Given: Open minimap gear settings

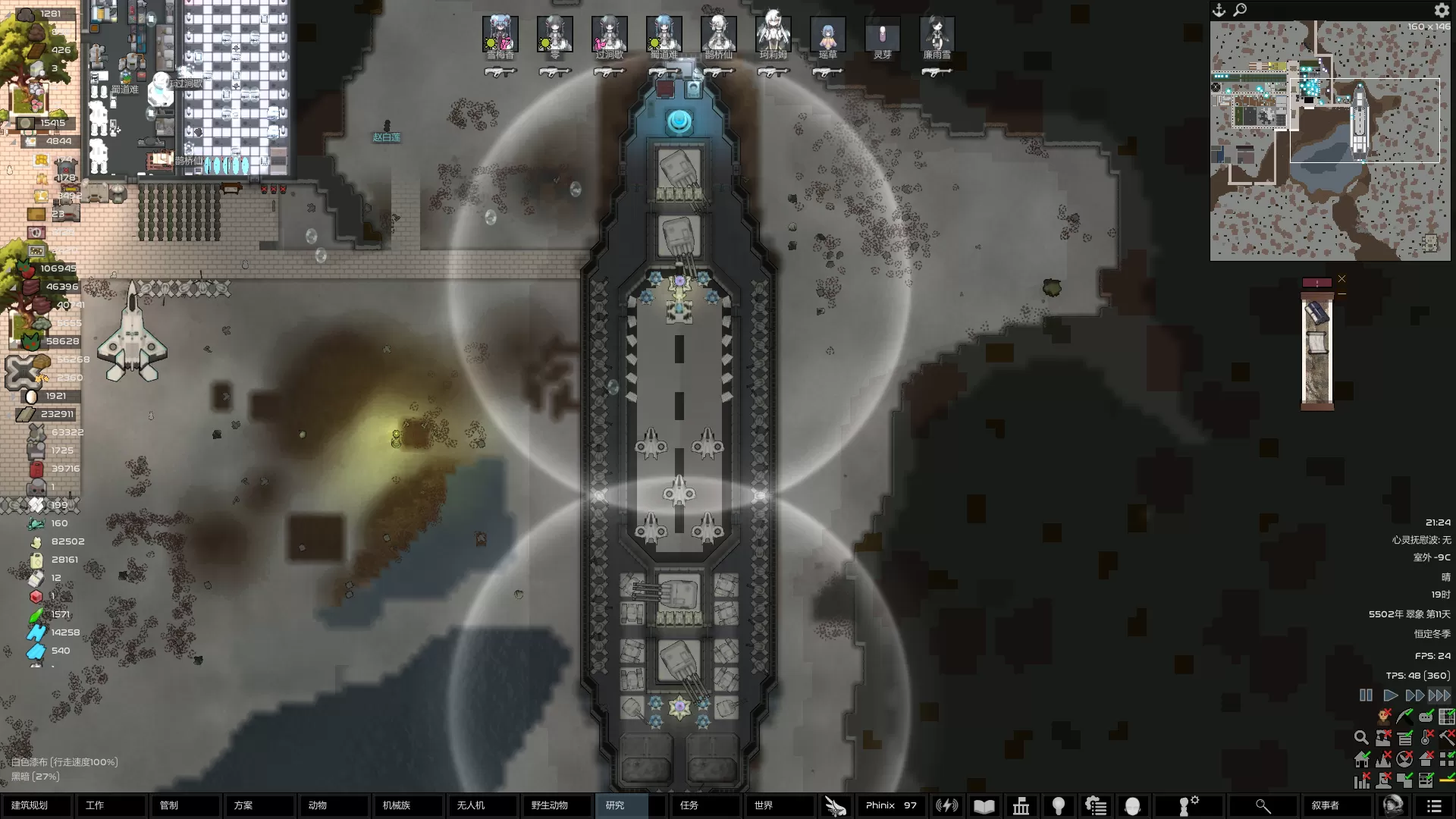Looking at the screenshot, I should pos(1441,10).
